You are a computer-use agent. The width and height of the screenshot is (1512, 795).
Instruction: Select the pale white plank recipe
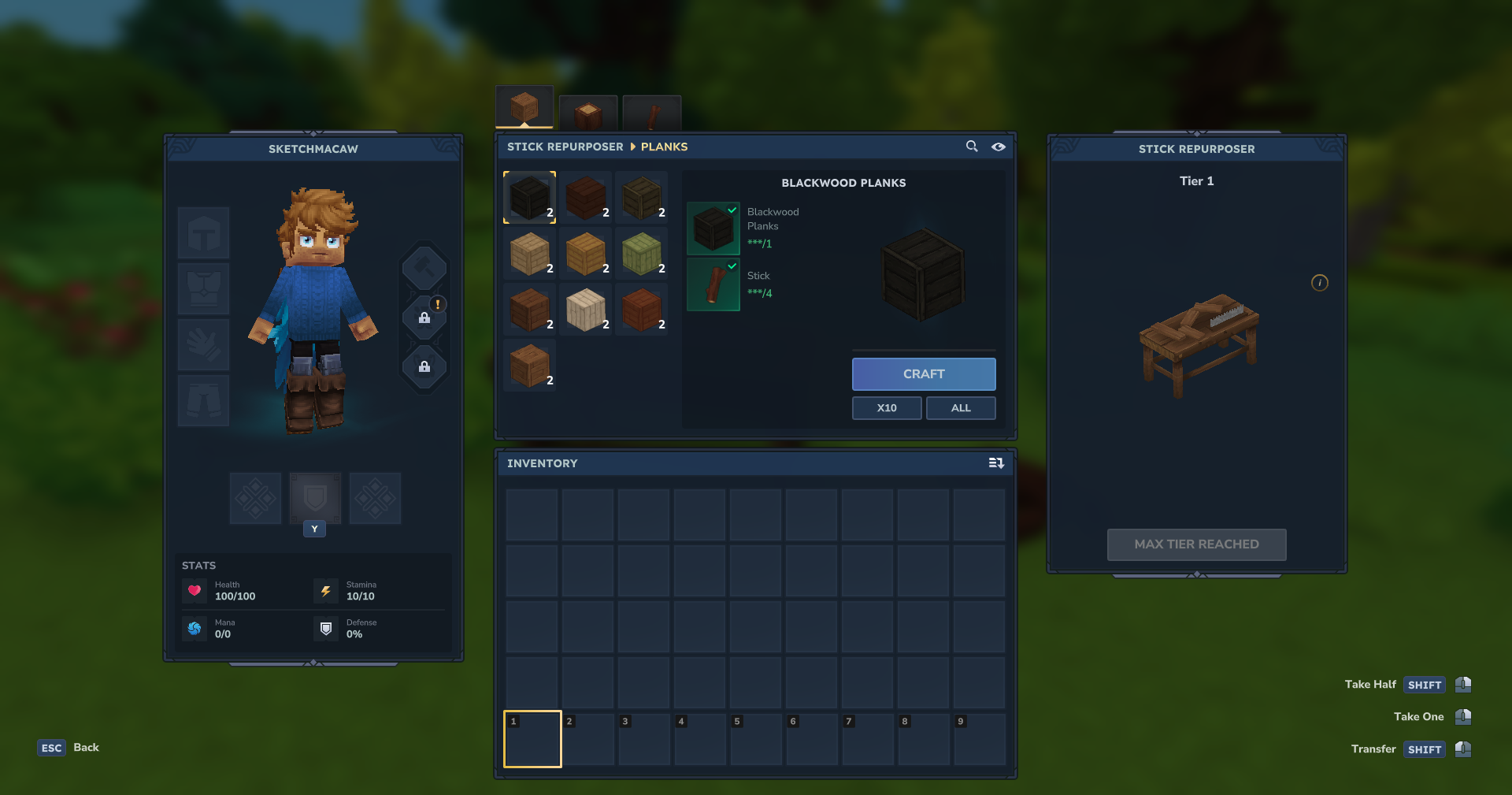tap(585, 309)
